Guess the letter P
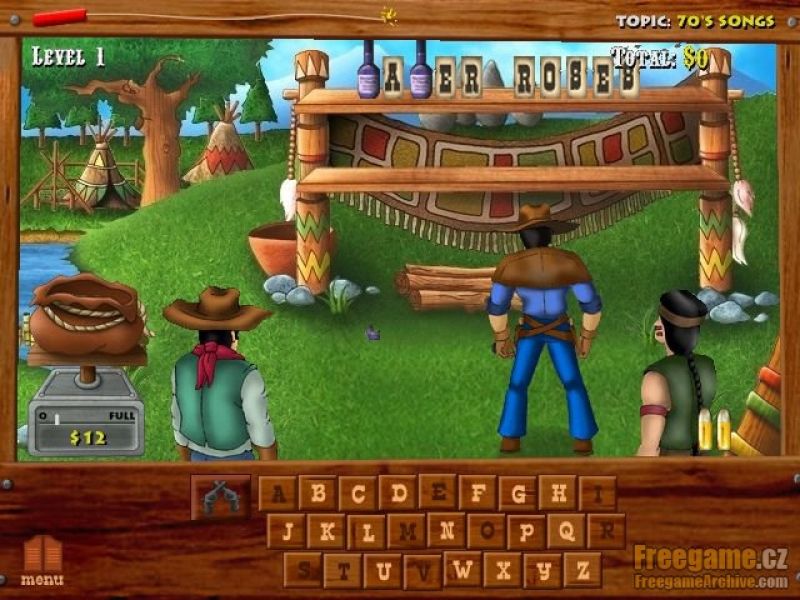This screenshot has height=600, width=800. pyautogui.click(x=526, y=531)
